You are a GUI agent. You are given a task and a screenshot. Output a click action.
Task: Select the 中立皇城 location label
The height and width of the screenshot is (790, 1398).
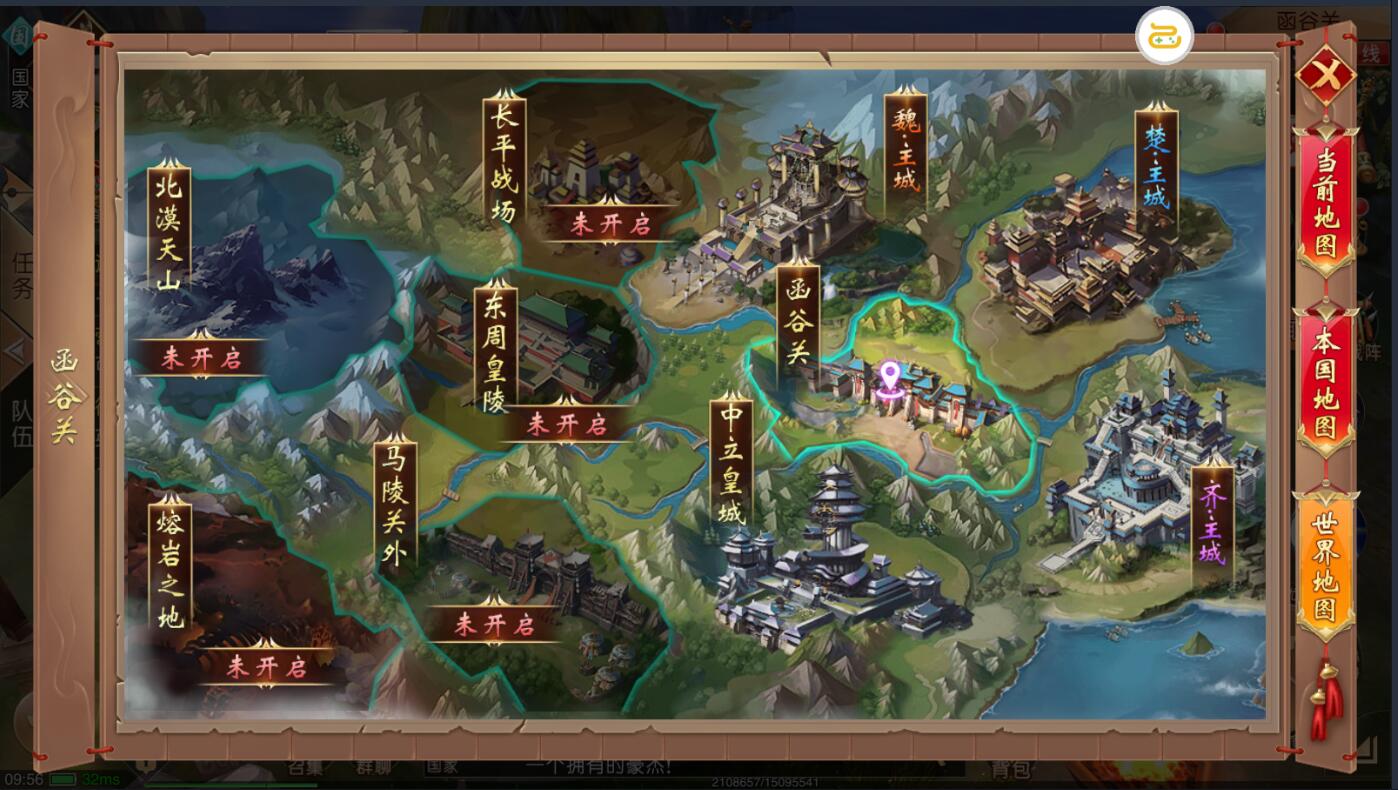point(733,463)
